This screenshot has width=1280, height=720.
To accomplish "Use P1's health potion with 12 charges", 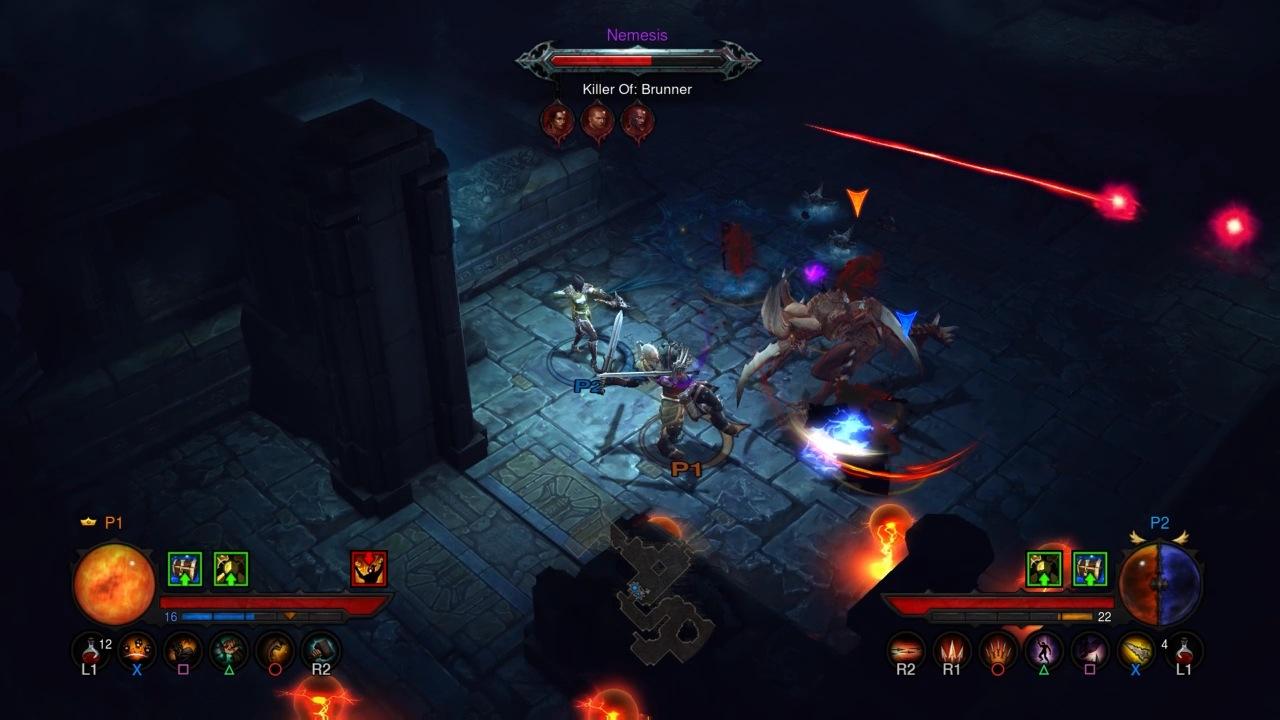I will pyautogui.click(x=91, y=651).
